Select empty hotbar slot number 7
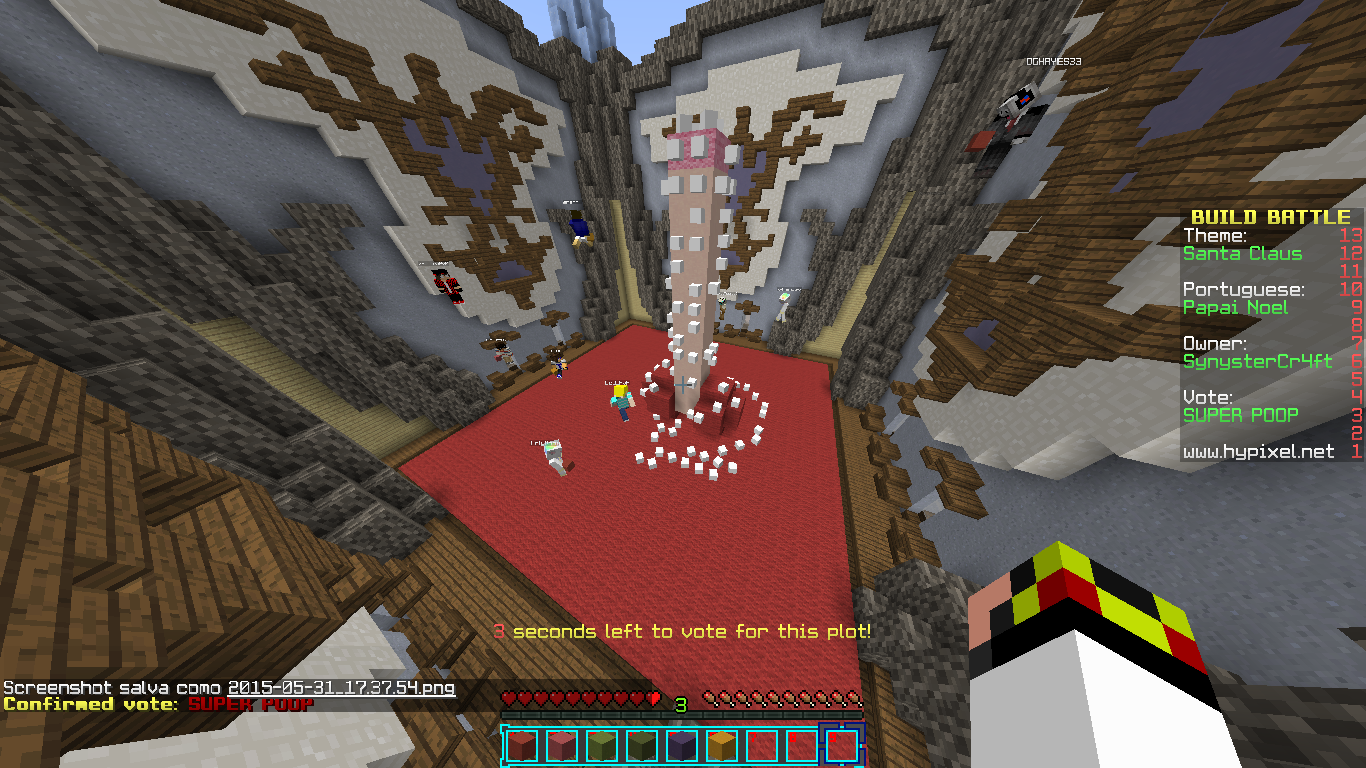Image resolution: width=1366 pixels, height=768 pixels. coord(761,746)
